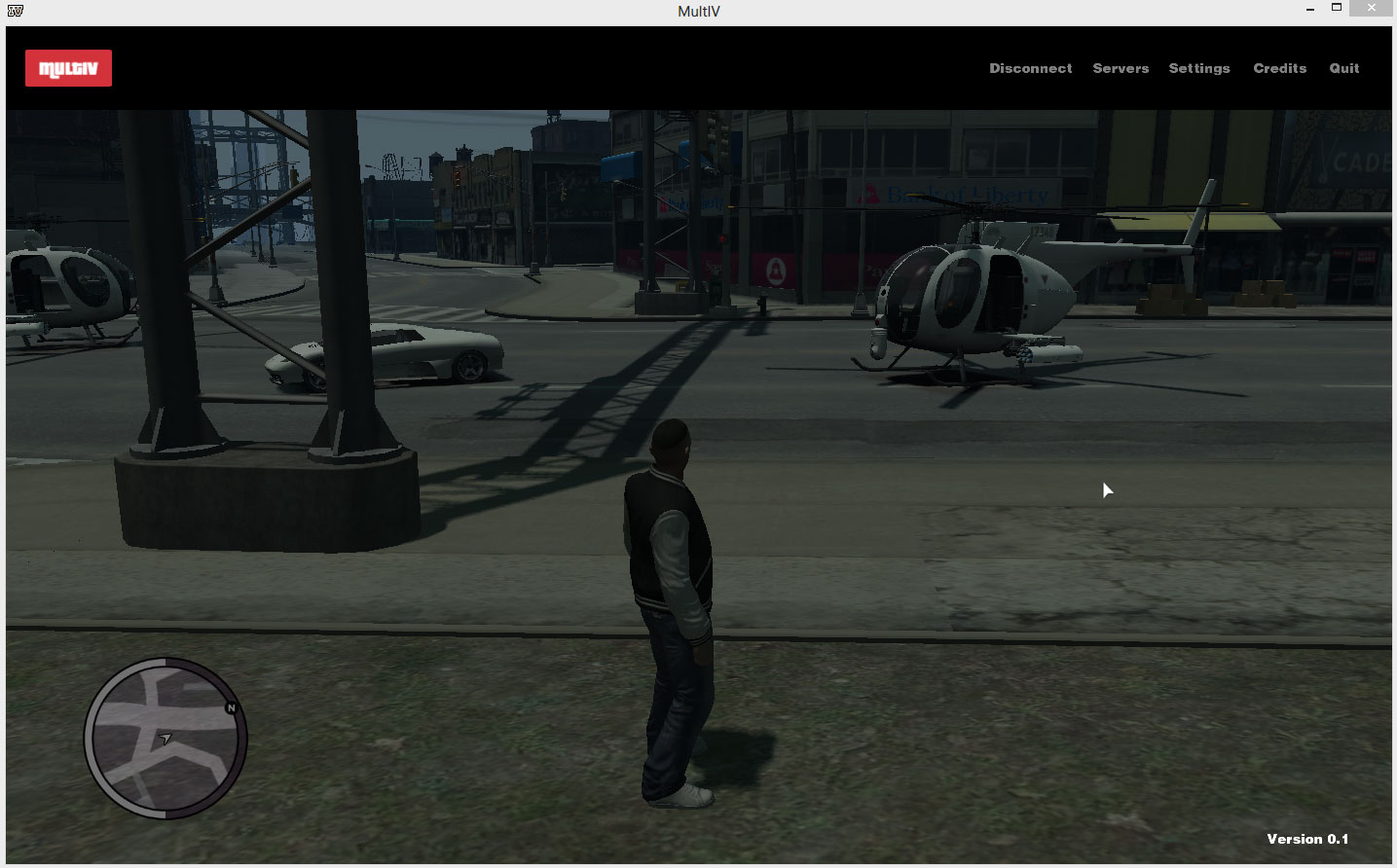
Task: Click the red MultIV logo
Action: pyautogui.click(x=68, y=68)
